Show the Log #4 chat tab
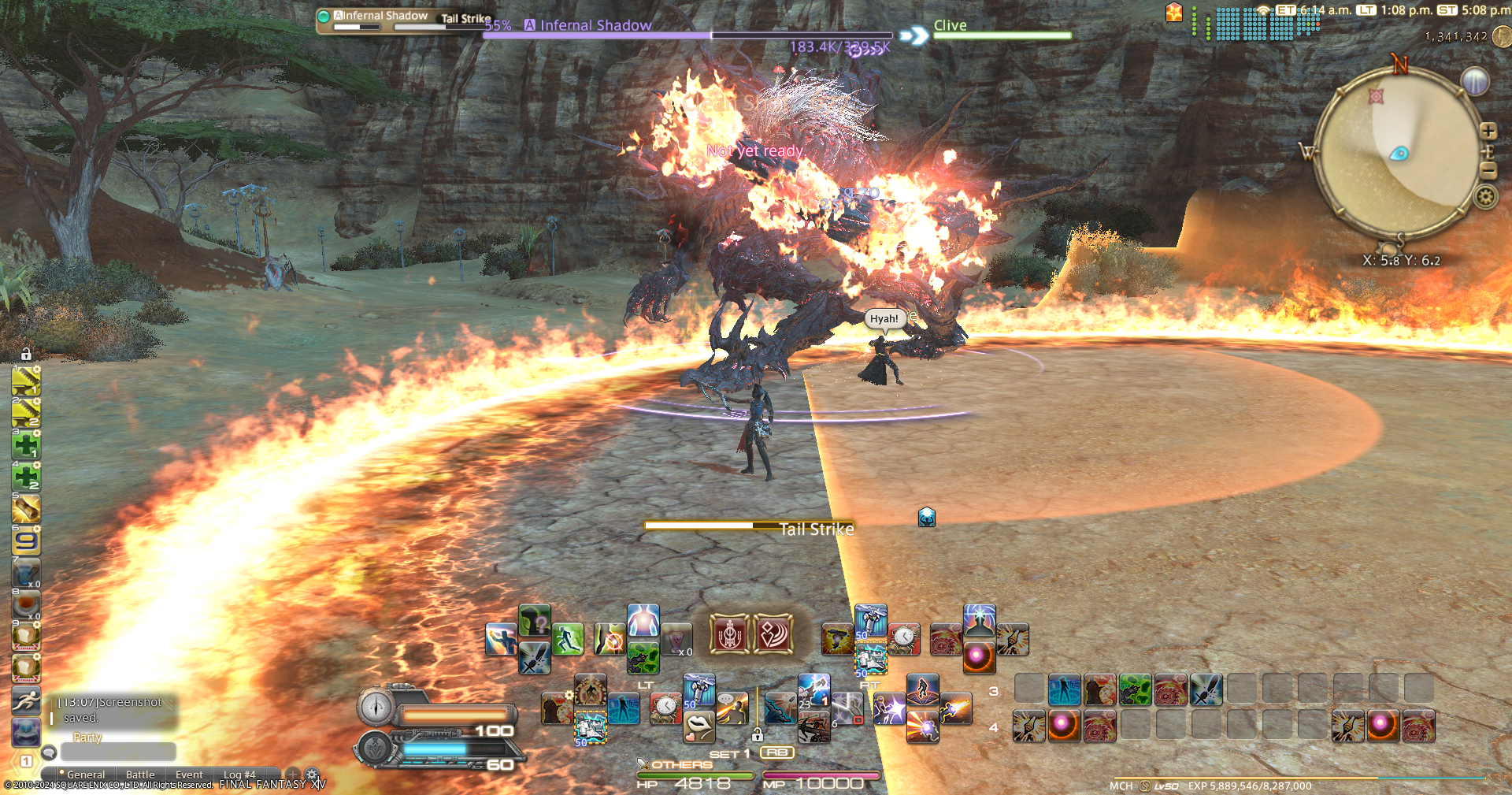Image resolution: width=1512 pixels, height=795 pixels. [239, 775]
